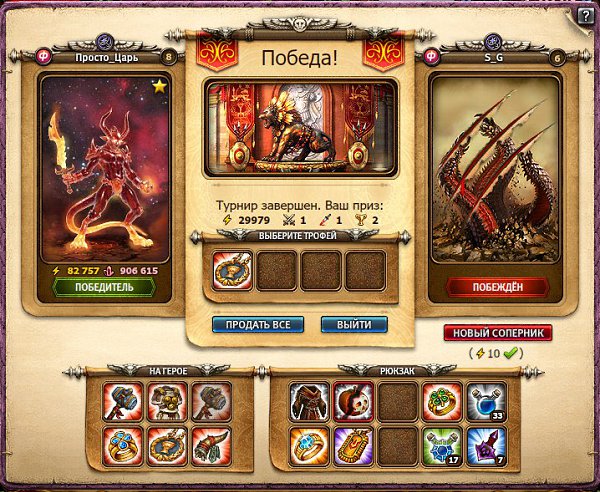This screenshot has height=492, width=600.
Task: Click the pink Ф icon beside Просто_Царь
Action: (44, 57)
